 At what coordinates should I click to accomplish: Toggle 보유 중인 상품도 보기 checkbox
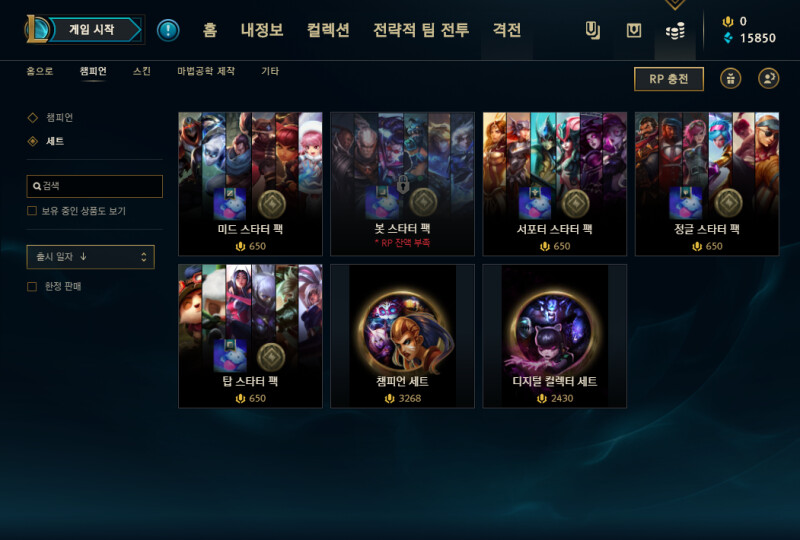point(33,211)
